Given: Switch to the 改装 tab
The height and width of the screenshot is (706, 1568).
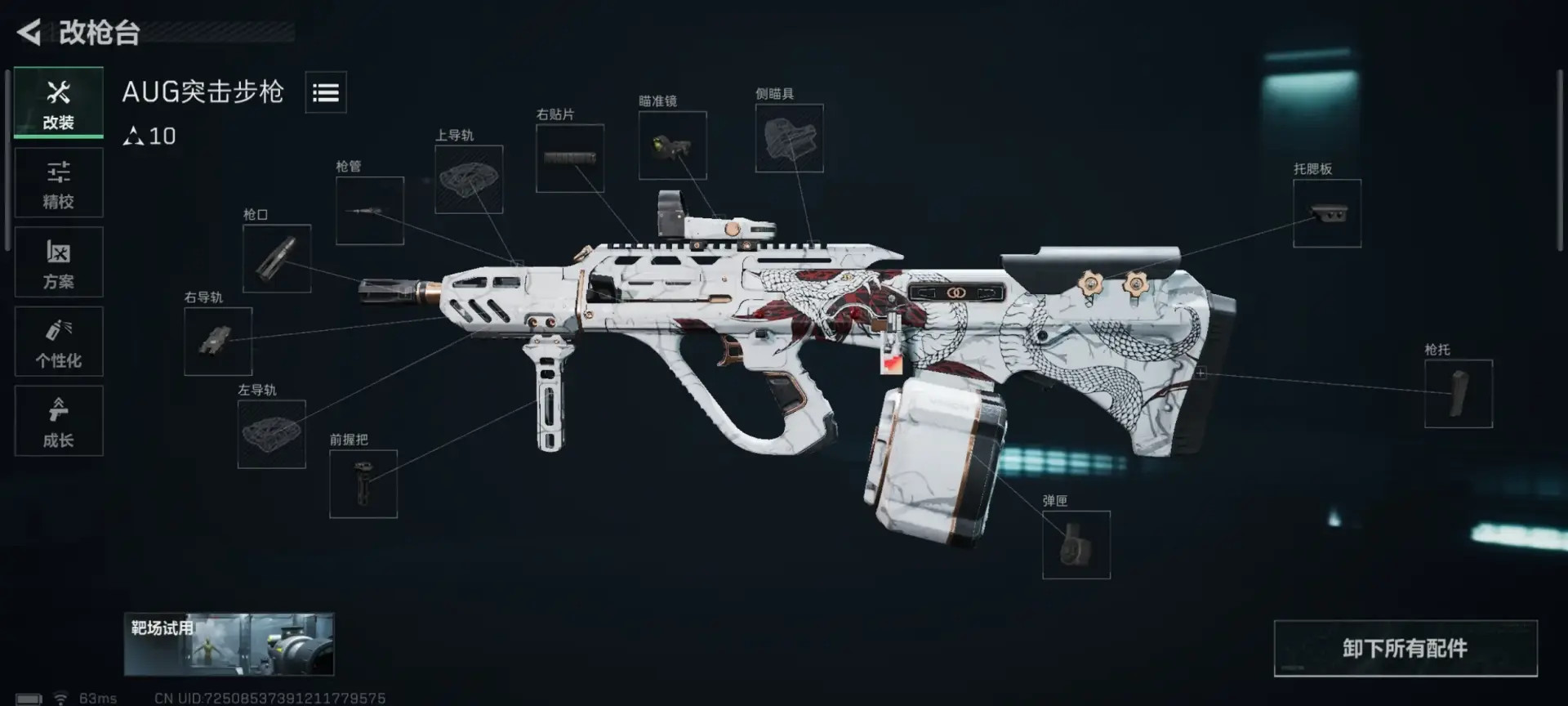Looking at the screenshot, I should click(x=59, y=103).
